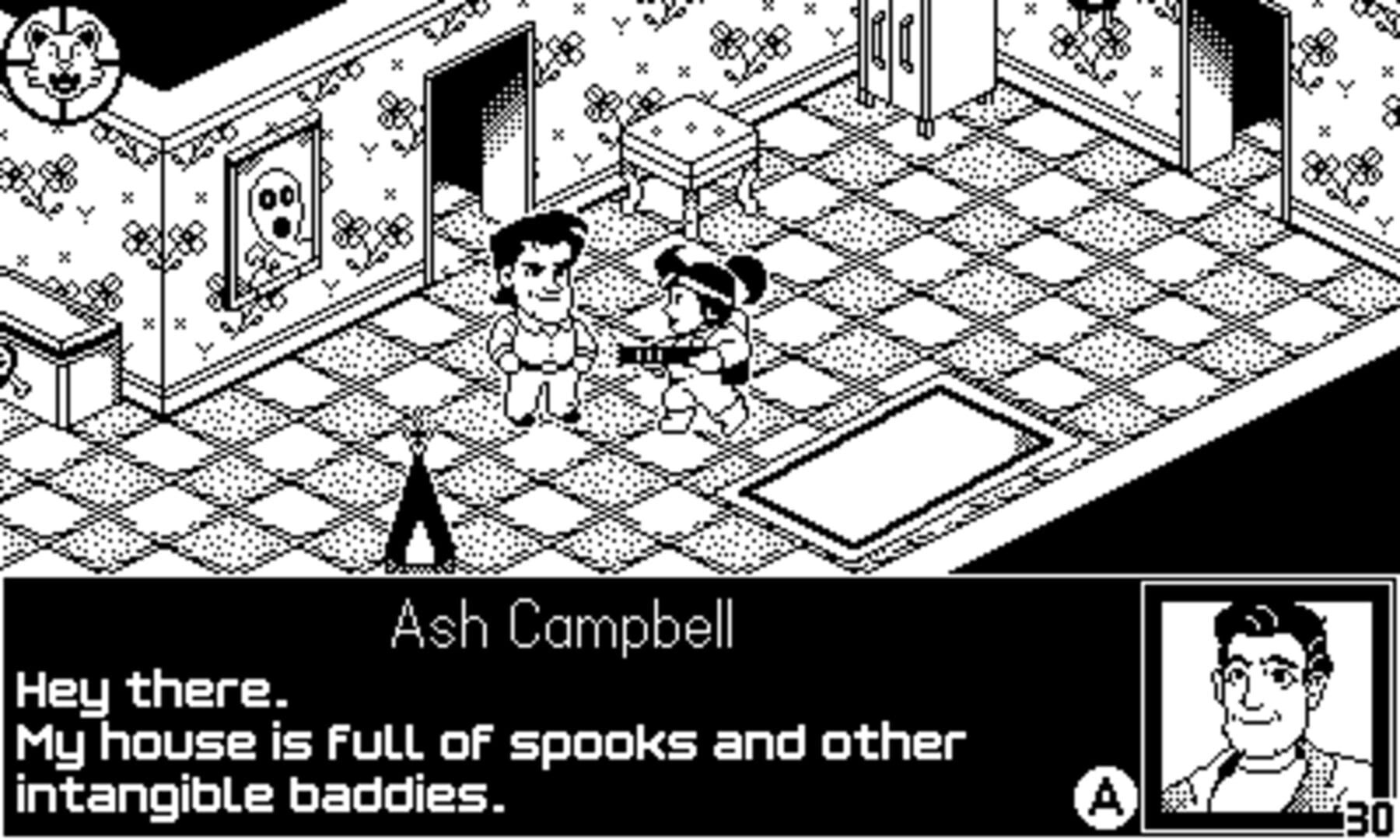Image resolution: width=1400 pixels, height=840 pixels.
Task: Click the small stool near the wall
Action: [692, 140]
